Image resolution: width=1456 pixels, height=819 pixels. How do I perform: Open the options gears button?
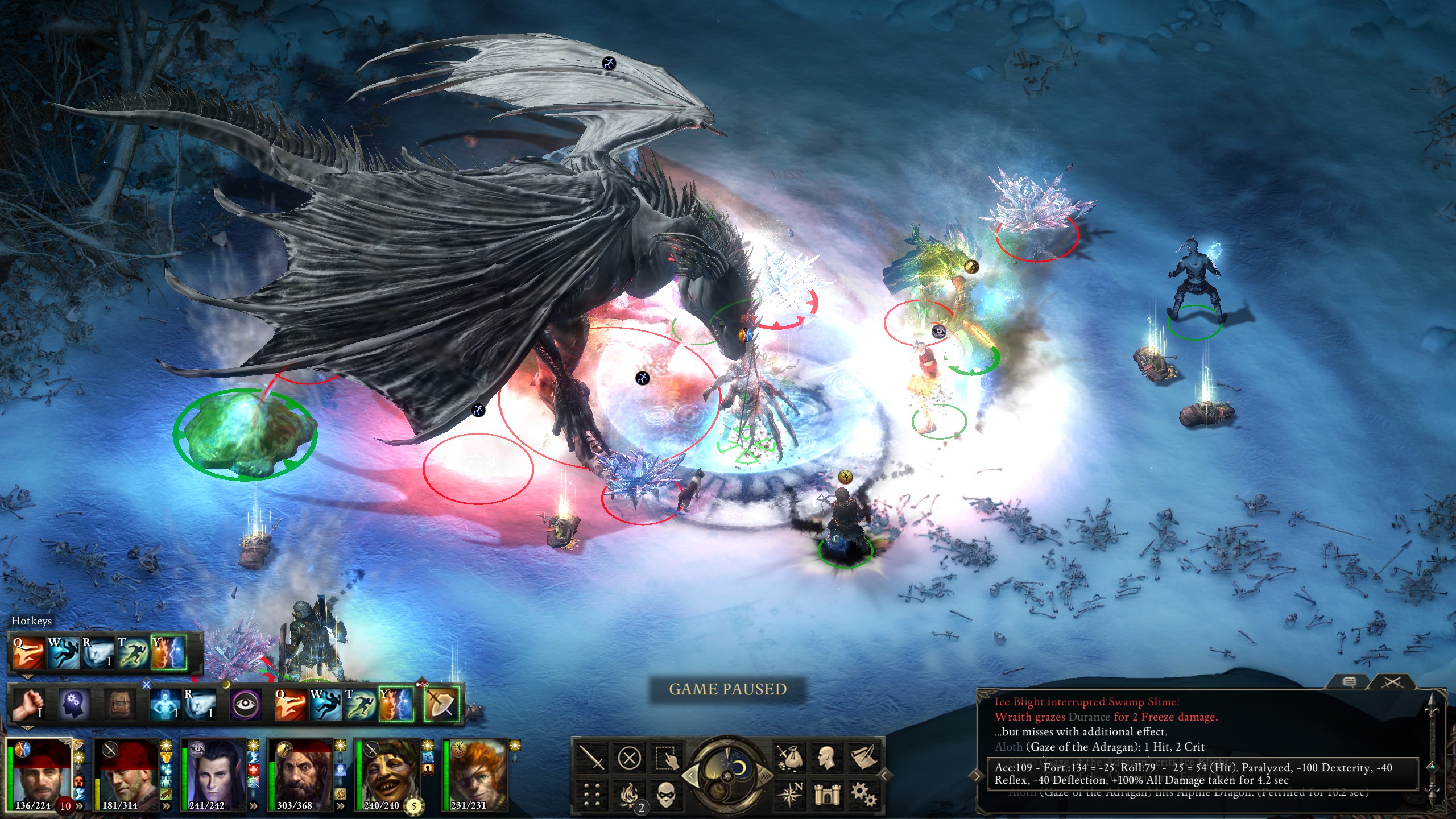863,794
